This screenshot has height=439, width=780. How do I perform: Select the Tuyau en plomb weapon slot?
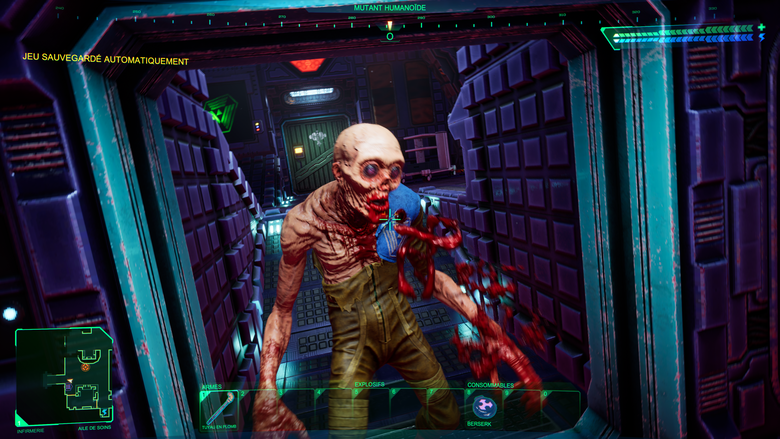219,408
